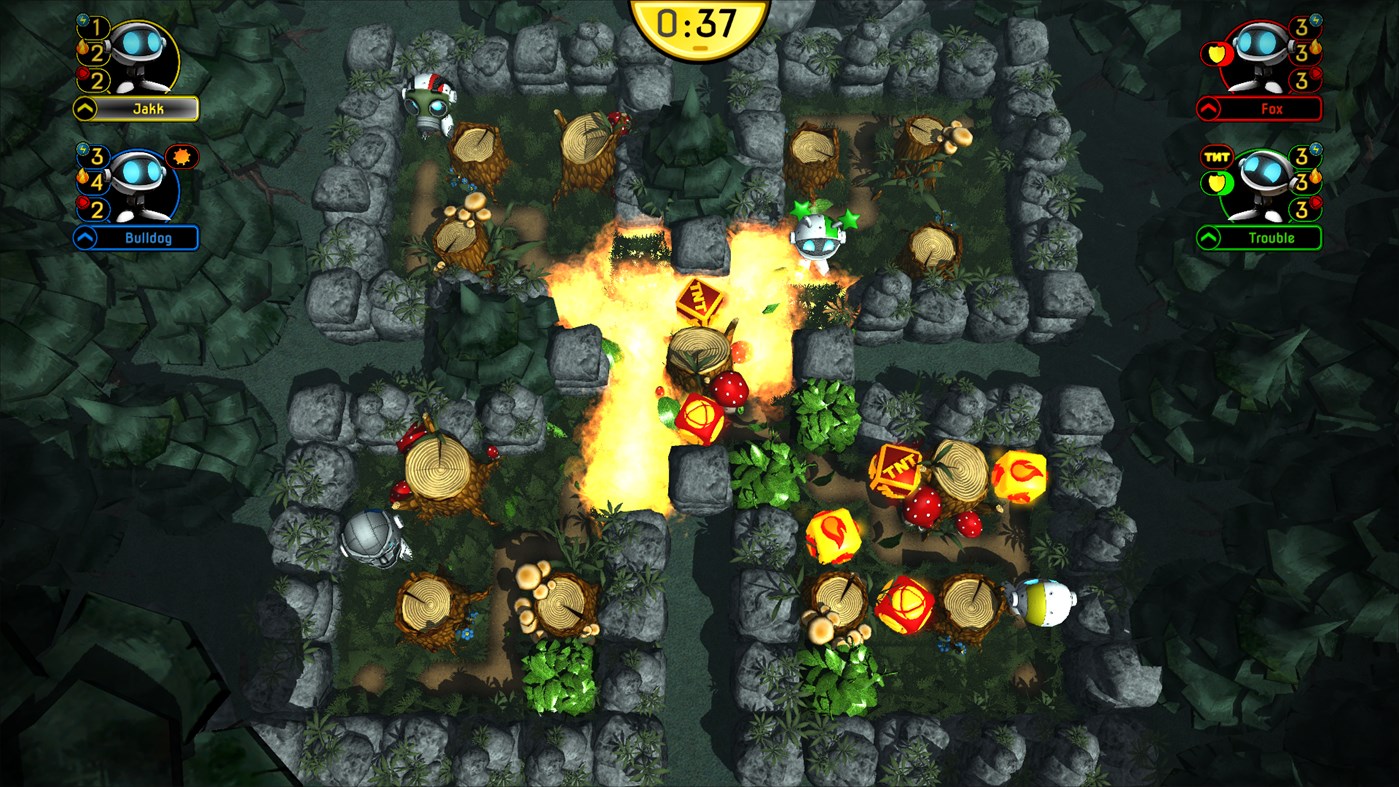Select the Trouble nameplate
Image resolution: width=1399 pixels, height=787 pixels.
tap(1273, 236)
